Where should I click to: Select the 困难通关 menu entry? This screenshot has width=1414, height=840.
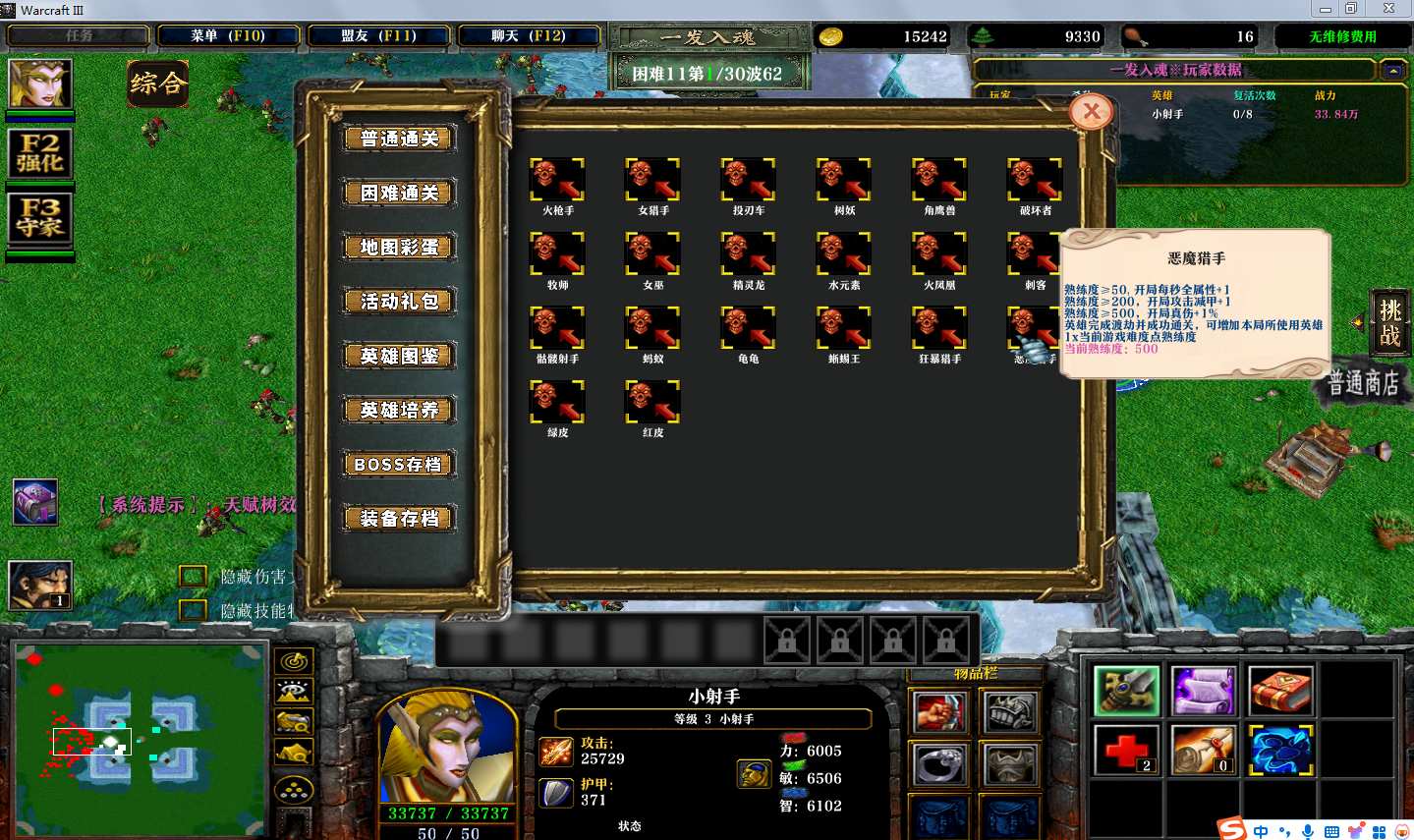point(399,193)
